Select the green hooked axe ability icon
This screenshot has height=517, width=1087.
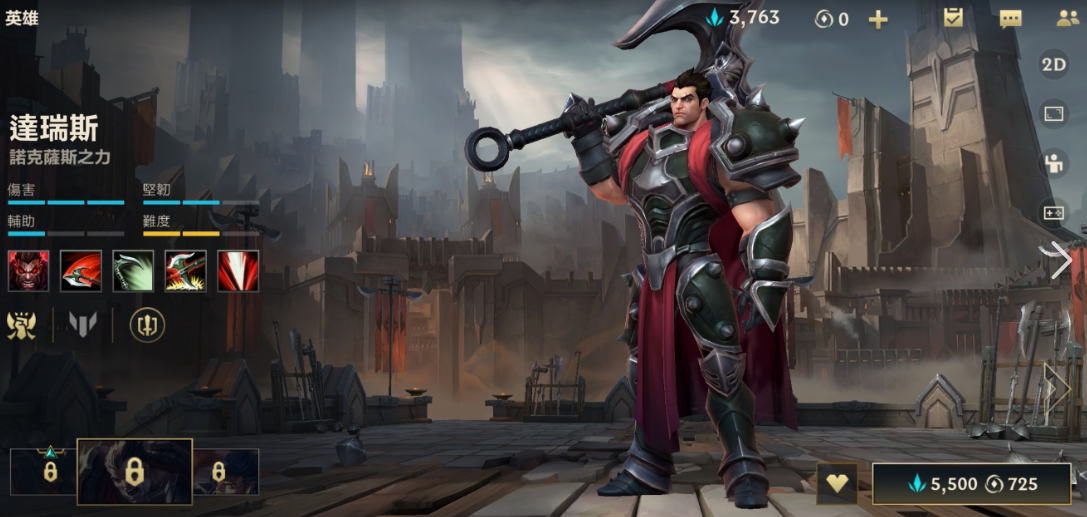pos(133,271)
